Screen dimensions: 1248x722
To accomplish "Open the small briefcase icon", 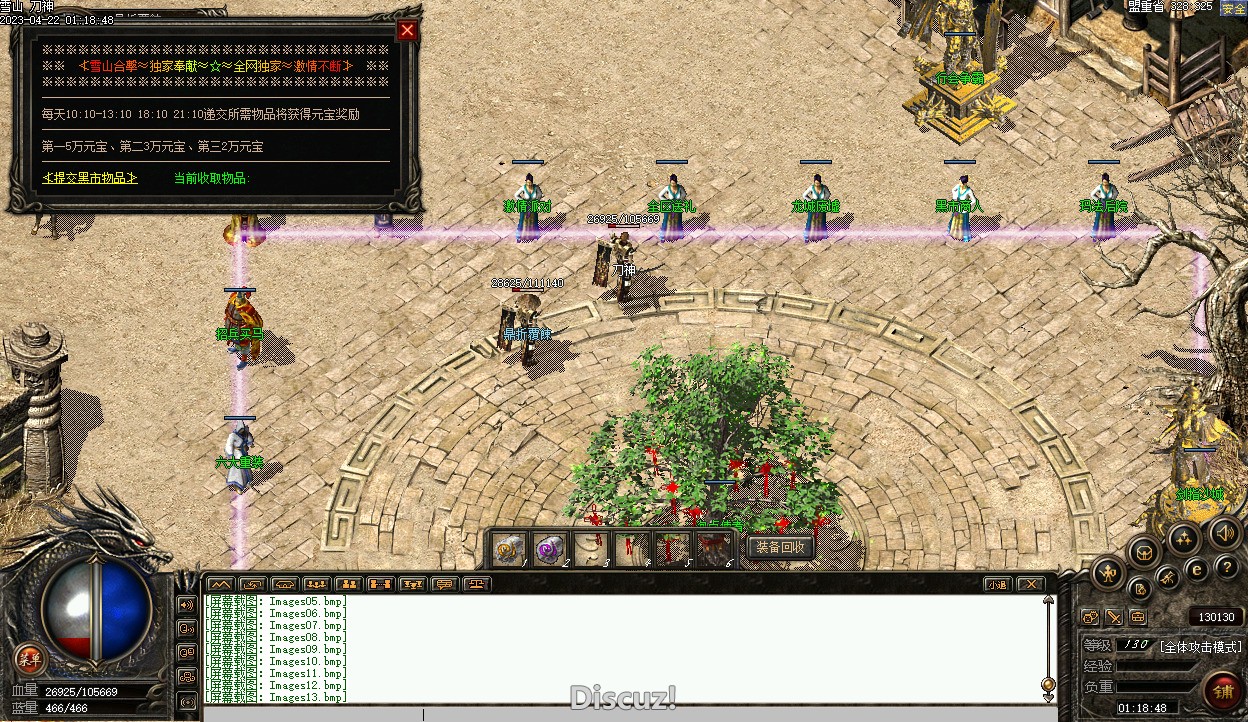I will [1137, 617].
